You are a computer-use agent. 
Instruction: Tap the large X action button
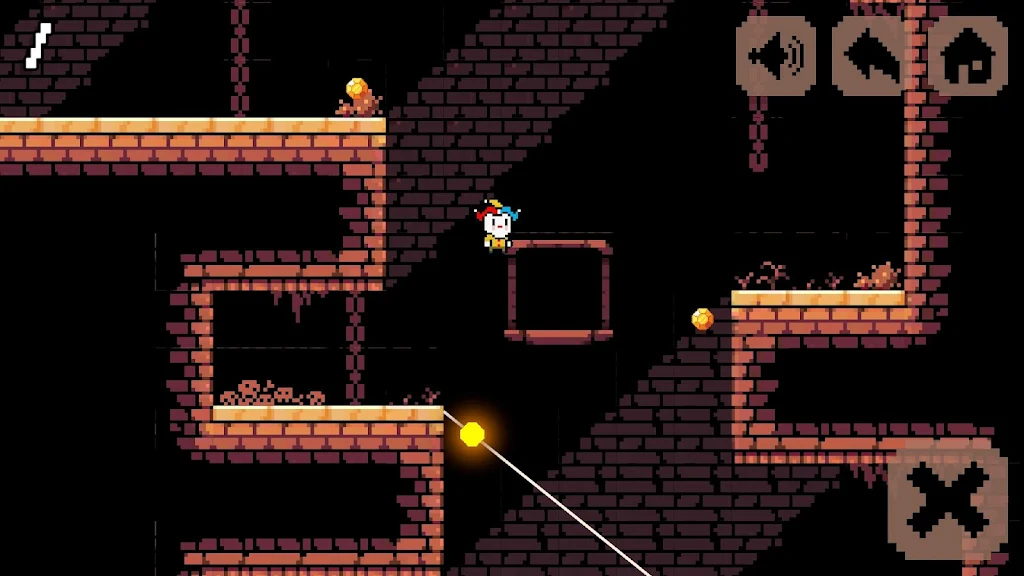947,501
